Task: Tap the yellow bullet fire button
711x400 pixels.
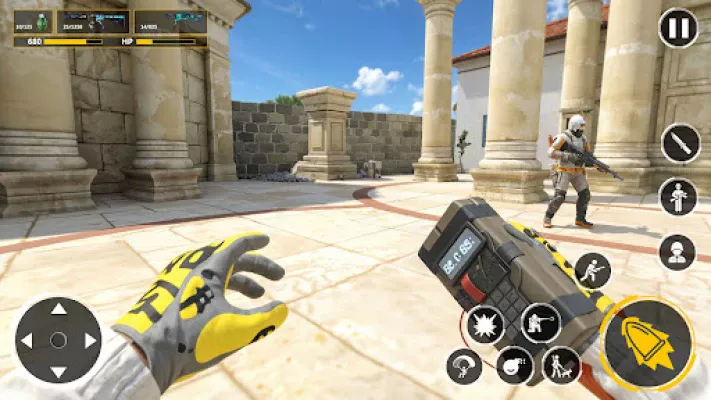Action: pos(648,343)
